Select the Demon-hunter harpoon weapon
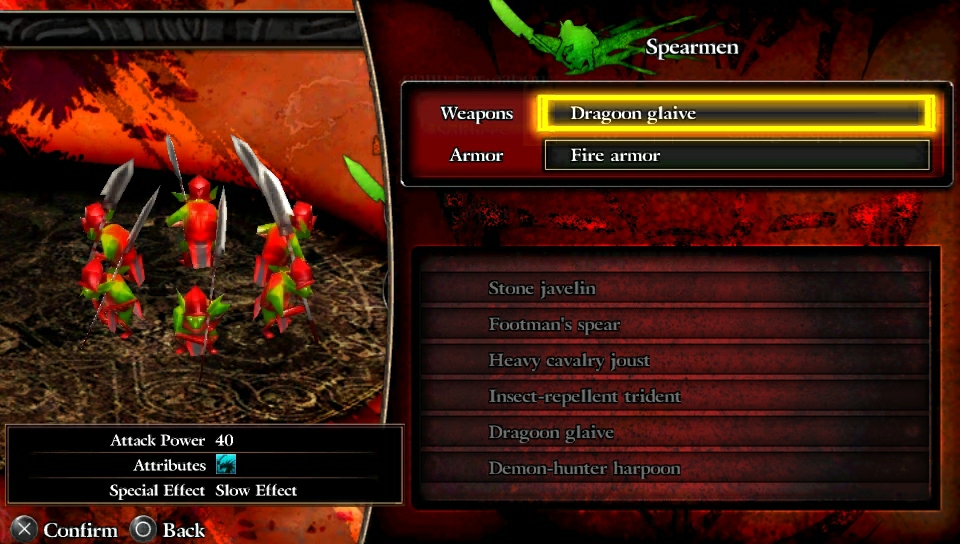This screenshot has height=544, width=960. pos(675,469)
